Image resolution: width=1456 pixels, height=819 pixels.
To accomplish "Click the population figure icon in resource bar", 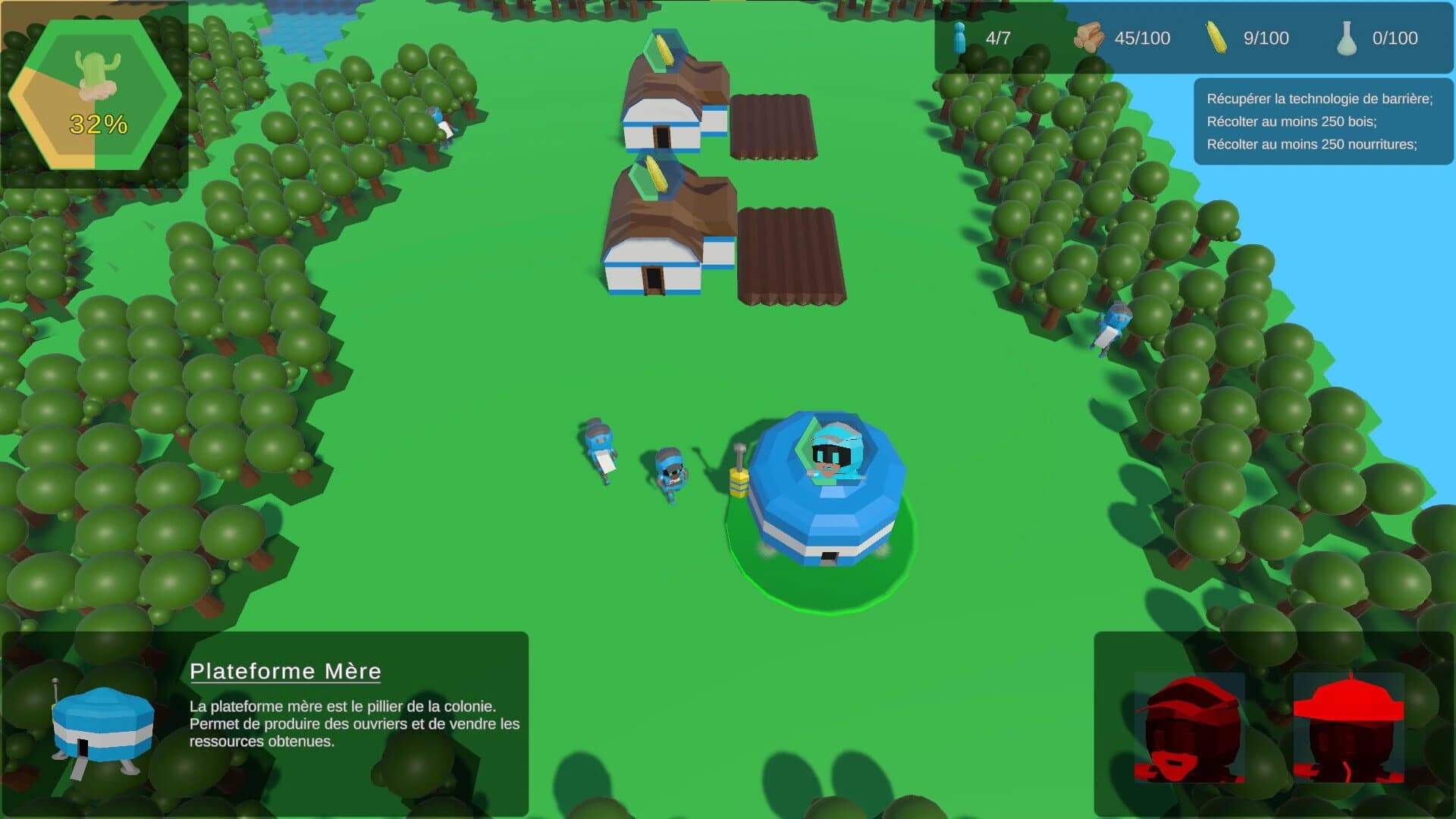I will coord(960,38).
